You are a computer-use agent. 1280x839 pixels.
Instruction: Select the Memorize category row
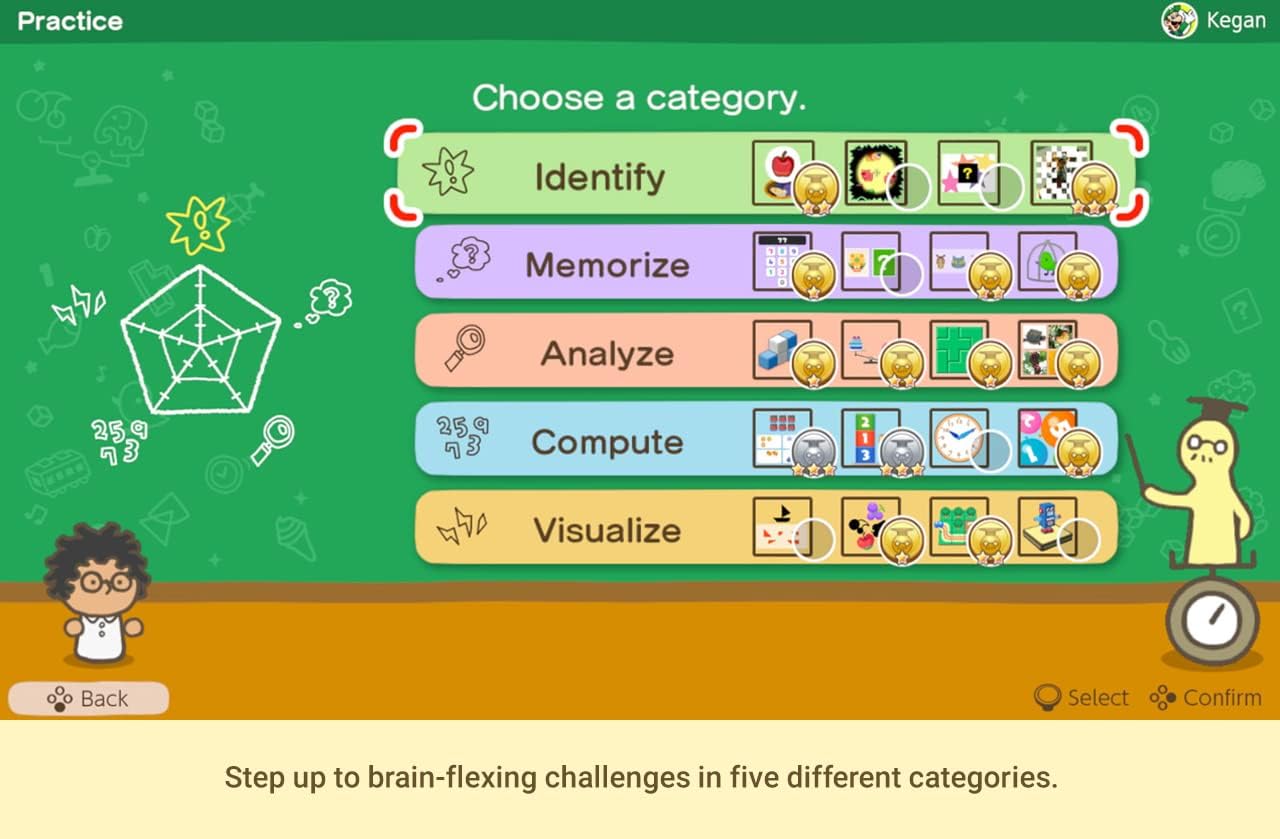pyautogui.click(x=610, y=264)
